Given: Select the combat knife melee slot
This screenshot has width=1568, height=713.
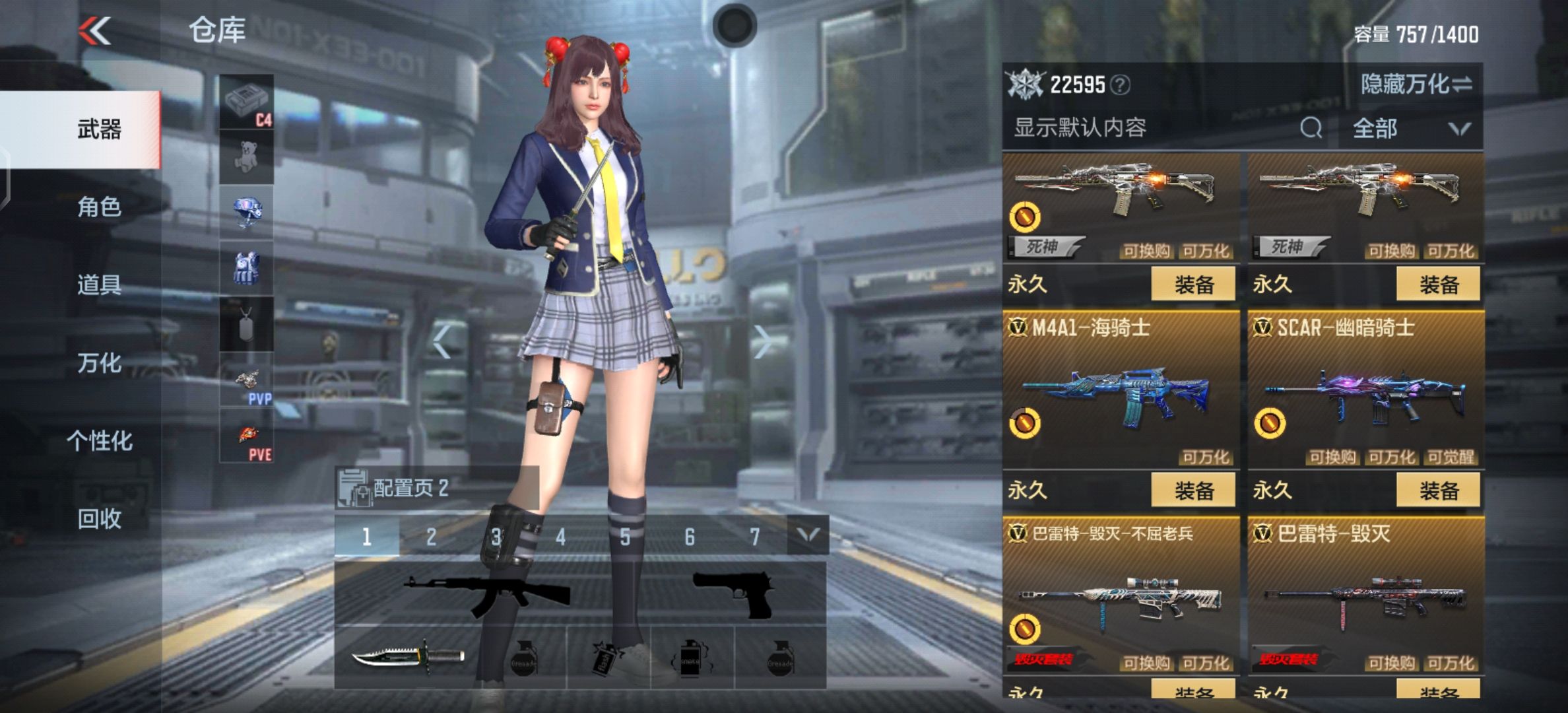Looking at the screenshot, I should click(408, 658).
